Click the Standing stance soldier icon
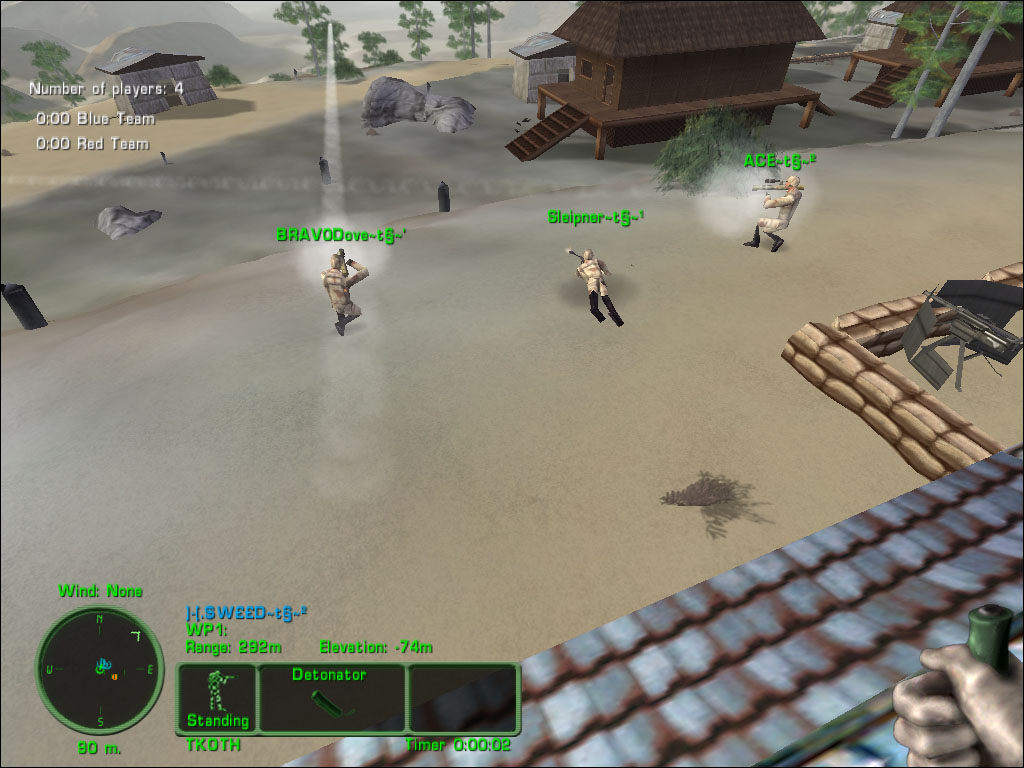This screenshot has height=768, width=1024. [x=216, y=691]
